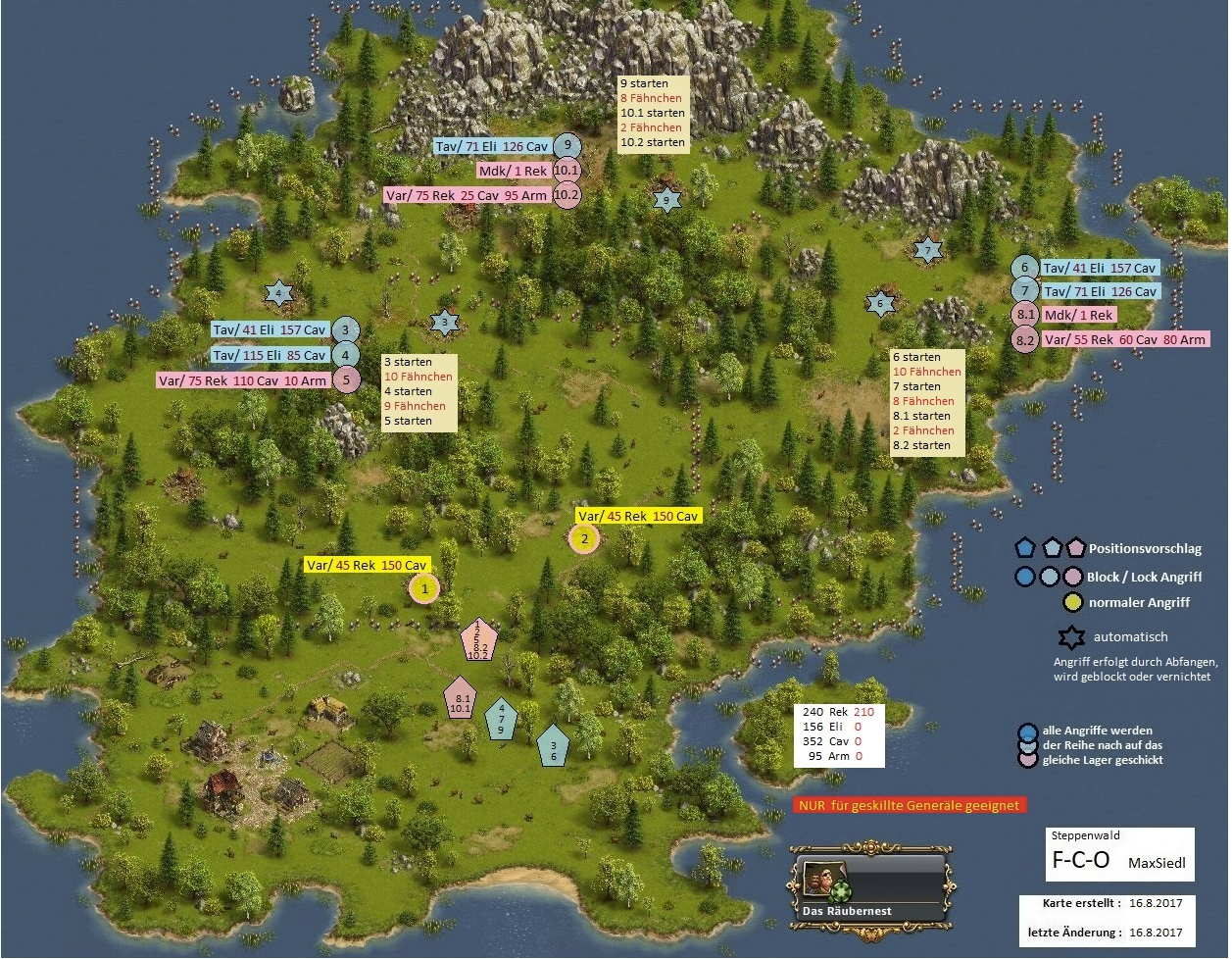This screenshot has width=1232, height=959.
Task: Select the blue pentagon labeled 3 and 6
Action: coord(554,747)
